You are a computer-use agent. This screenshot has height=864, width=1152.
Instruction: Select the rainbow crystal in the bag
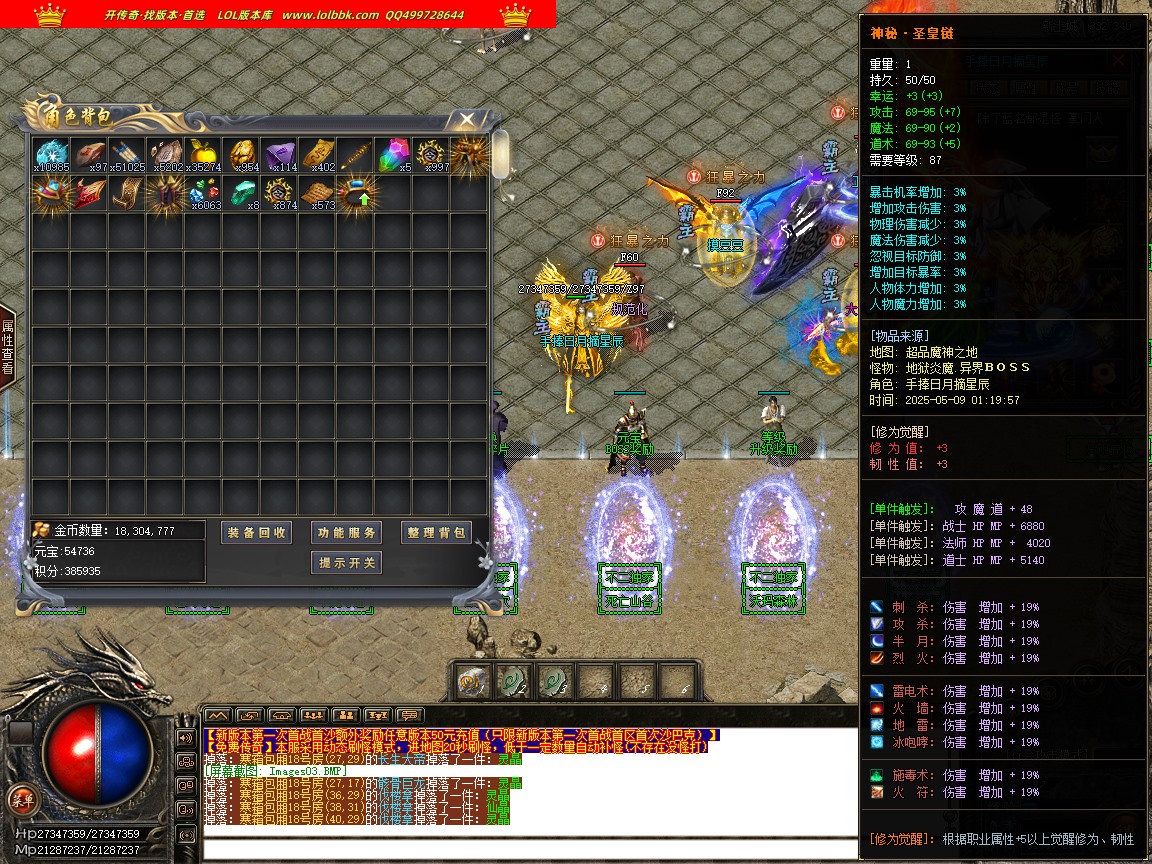pos(392,155)
